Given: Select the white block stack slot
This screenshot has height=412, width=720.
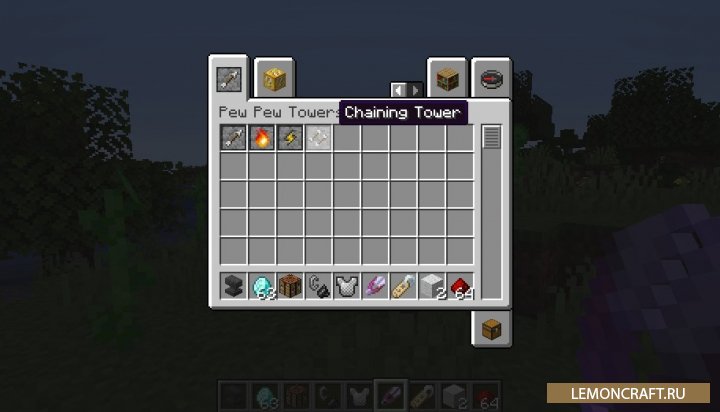Looking at the screenshot, I should 432,286.
